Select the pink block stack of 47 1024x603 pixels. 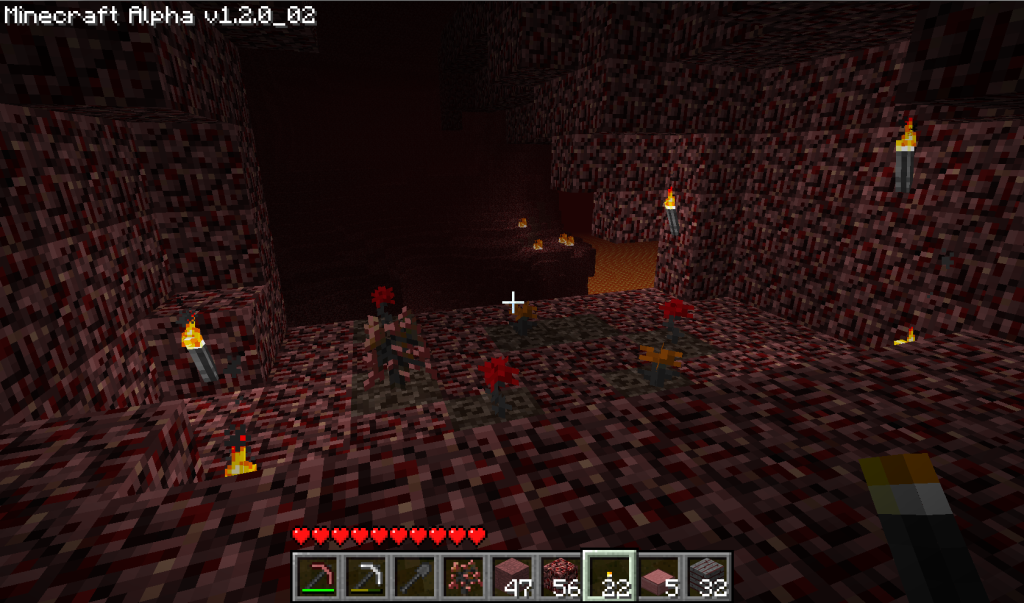click(x=511, y=577)
